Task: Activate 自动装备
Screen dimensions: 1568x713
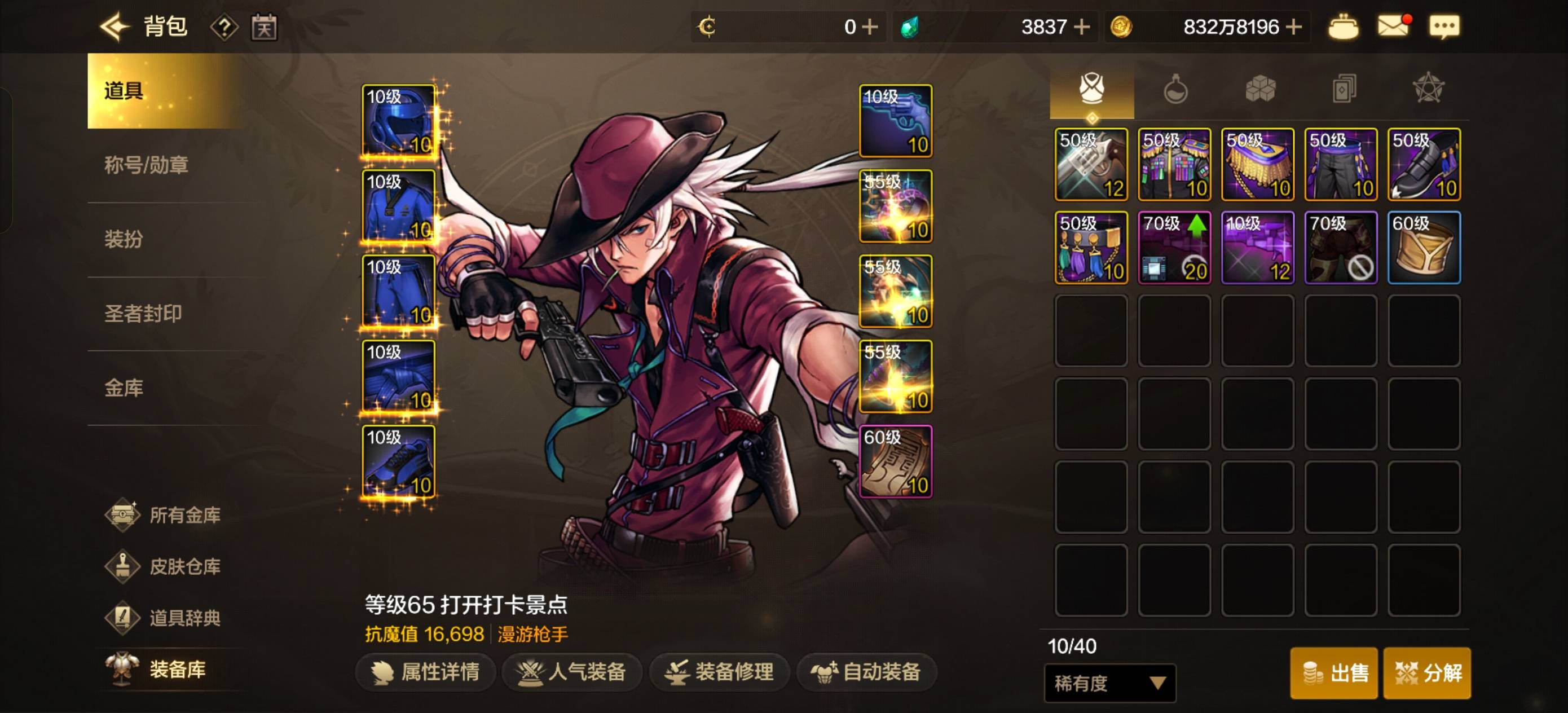Action: (x=866, y=672)
